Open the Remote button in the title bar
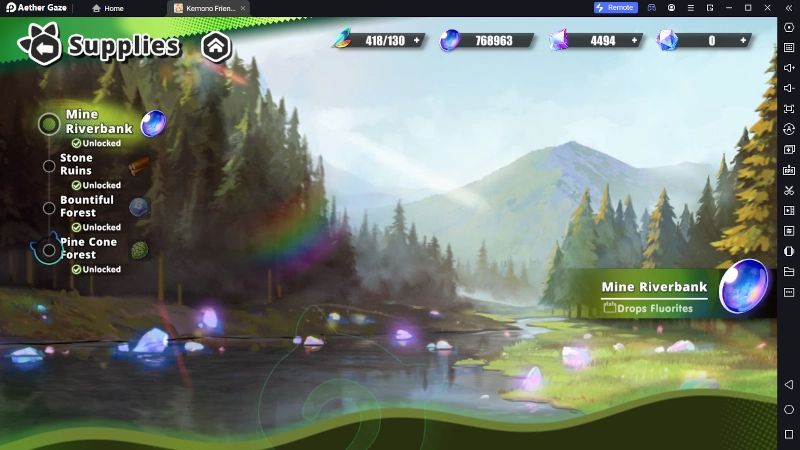Image resolution: width=800 pixels, height=450 pixels. tap(615, 8)
